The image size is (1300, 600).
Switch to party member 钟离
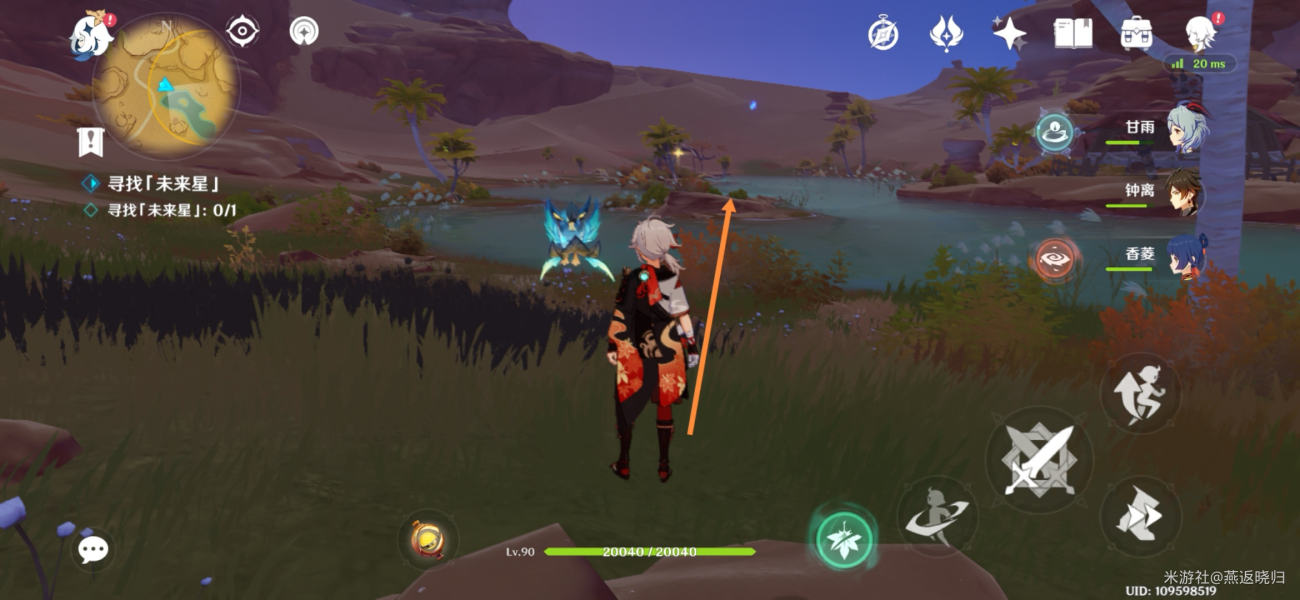[x=1185, y=194]
